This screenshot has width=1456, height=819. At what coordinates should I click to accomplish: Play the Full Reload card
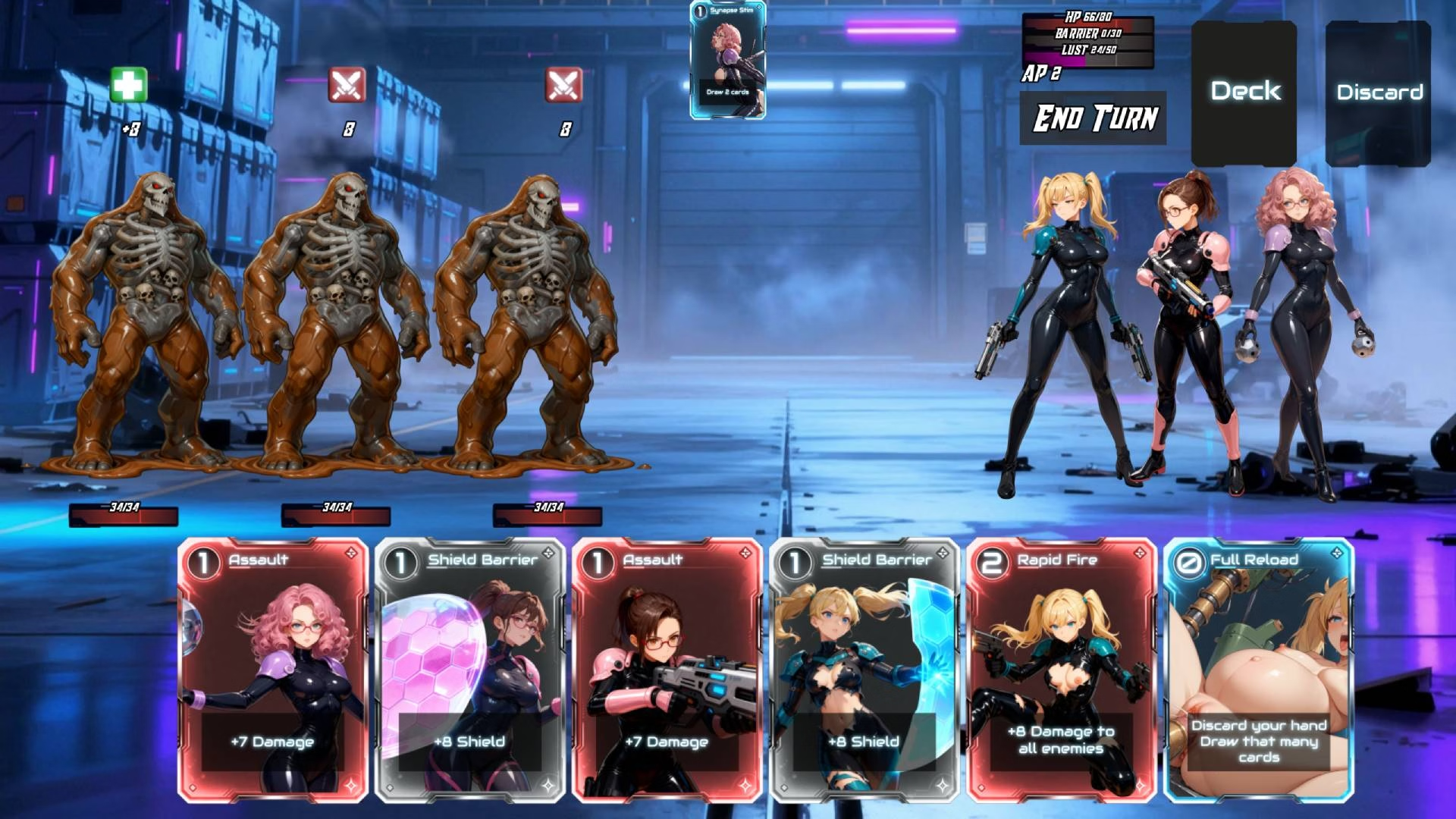(1258, 670)
